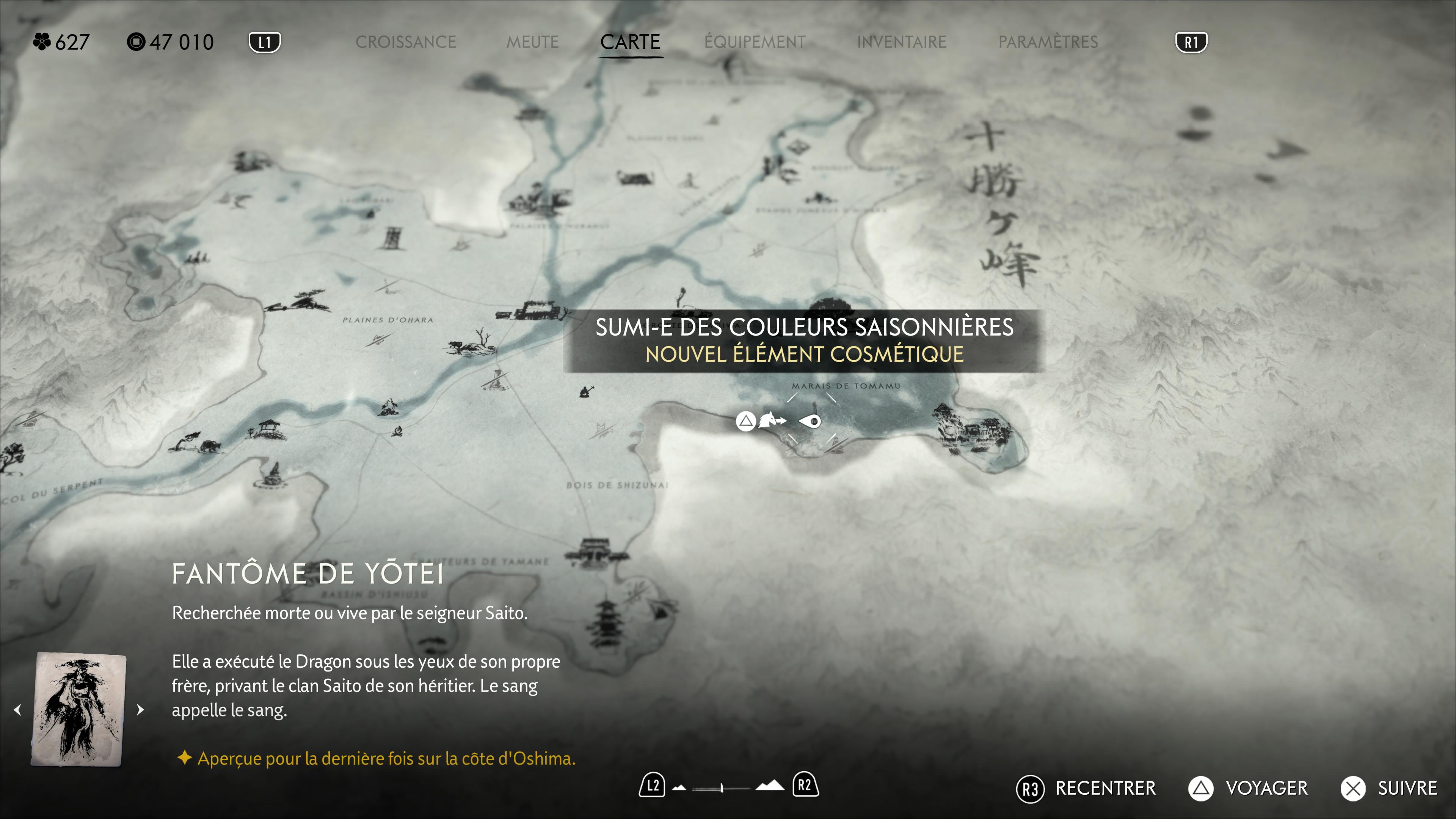The height and width of the screenshot is (819, 1456).
Task: Show the Paramètres tab
Action: (1048, 42)
